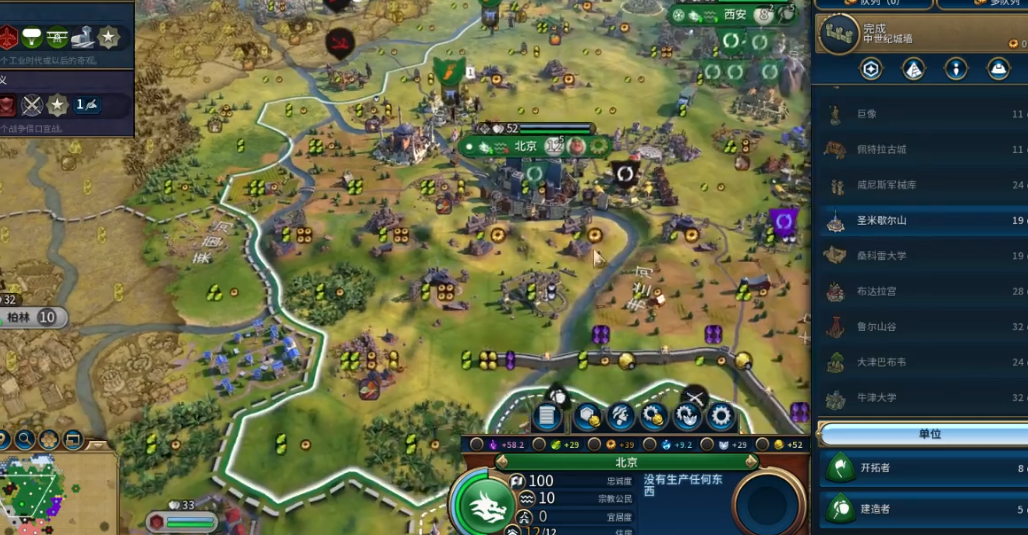Go to next city arrow on 北京 bar

750,463
